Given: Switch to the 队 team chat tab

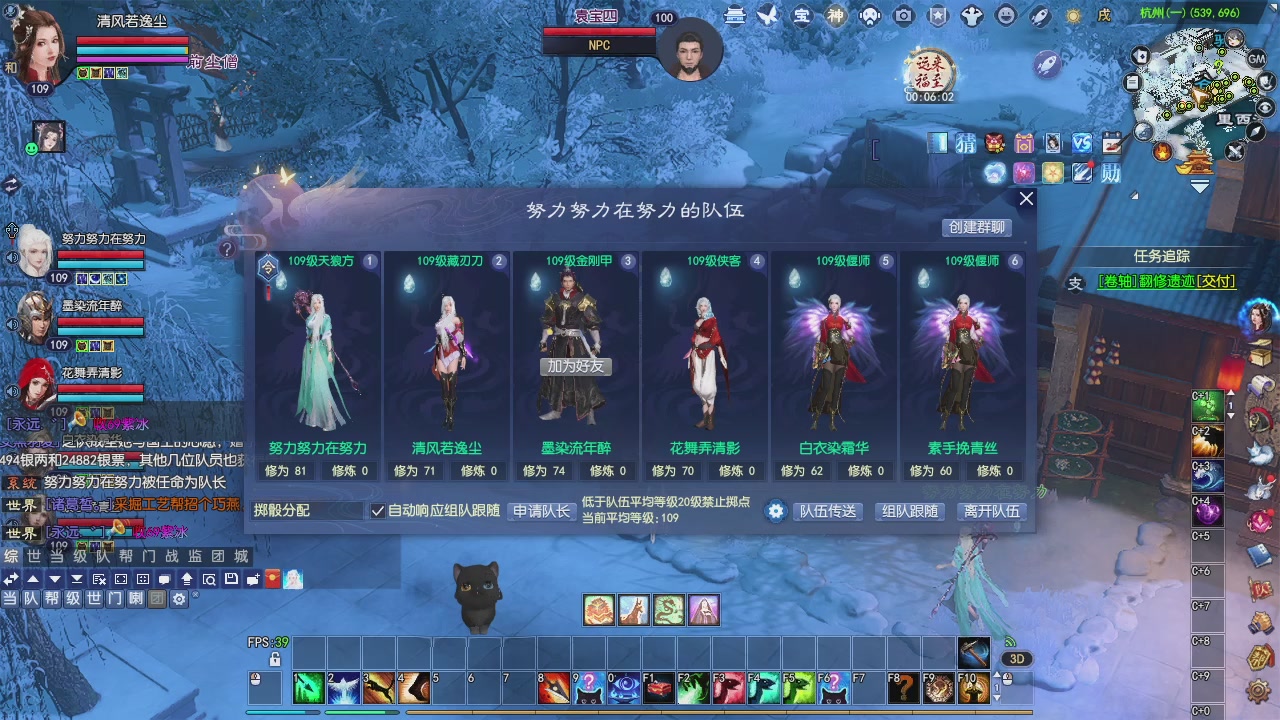Looking at the screenshot, I should pyautogui.click(x=104, y=555).
